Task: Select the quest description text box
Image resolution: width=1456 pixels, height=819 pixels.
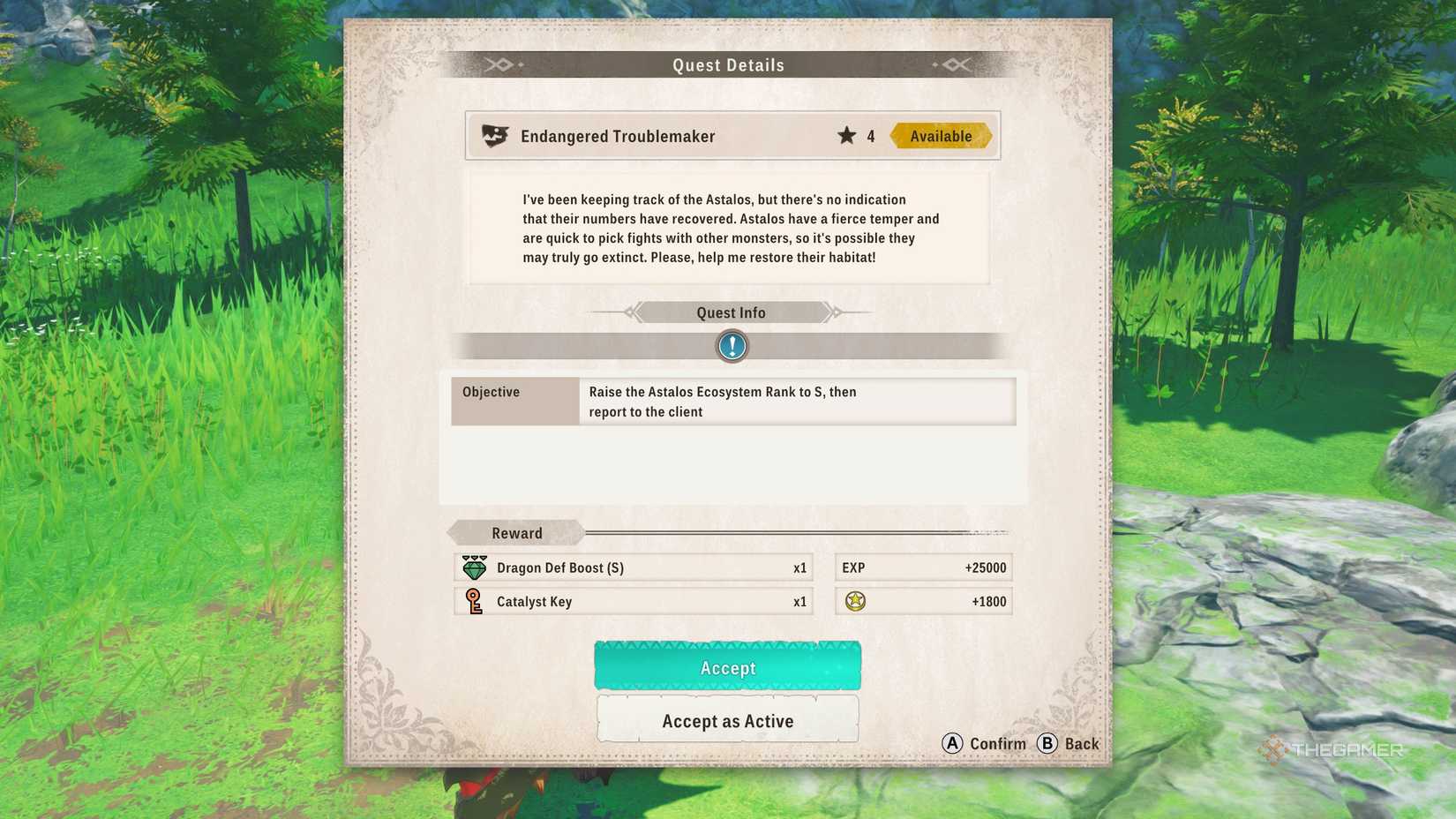Action: (730, 228)
